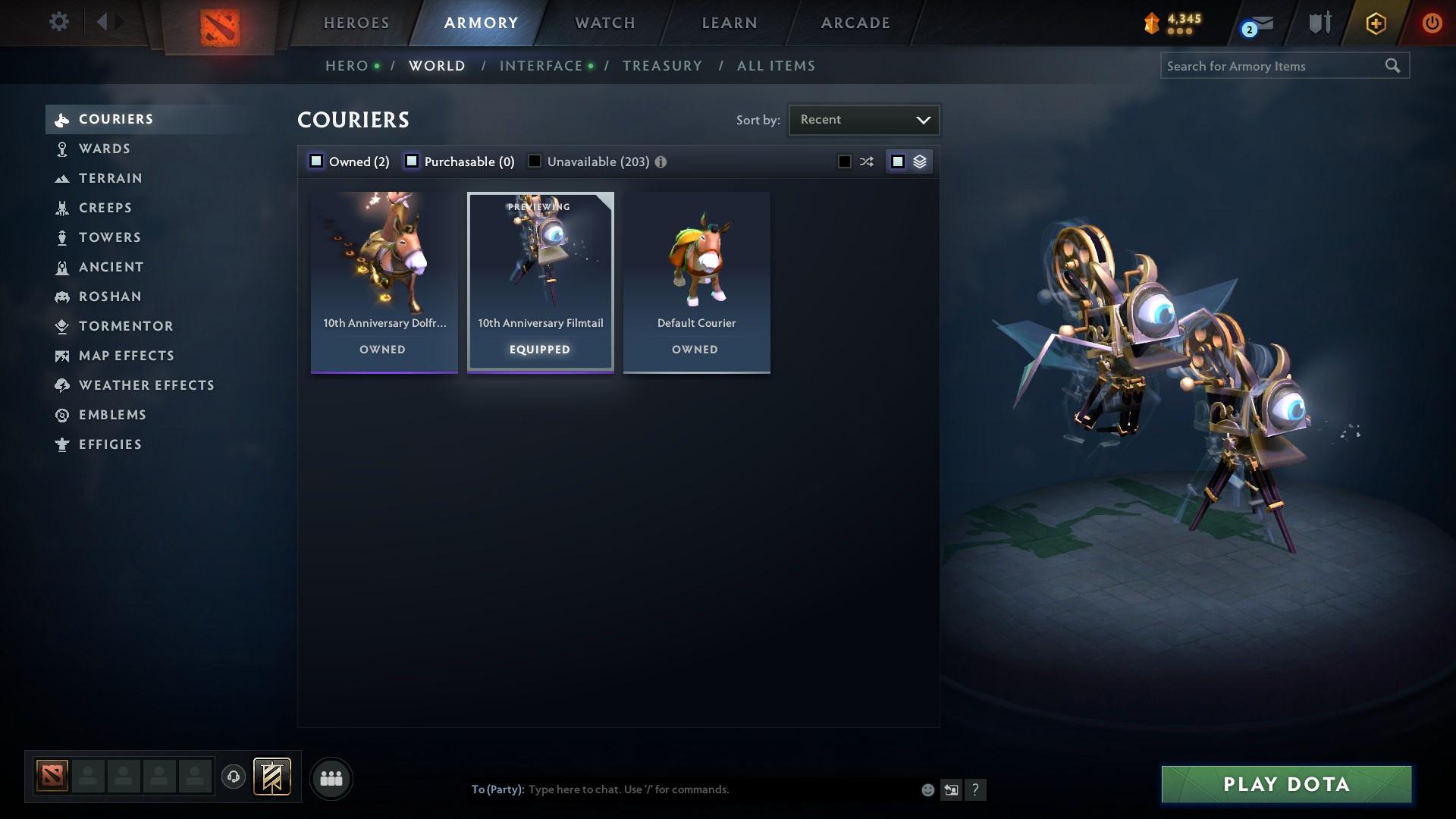Click the emoticon smiley in chat bar

pos(927,789)
